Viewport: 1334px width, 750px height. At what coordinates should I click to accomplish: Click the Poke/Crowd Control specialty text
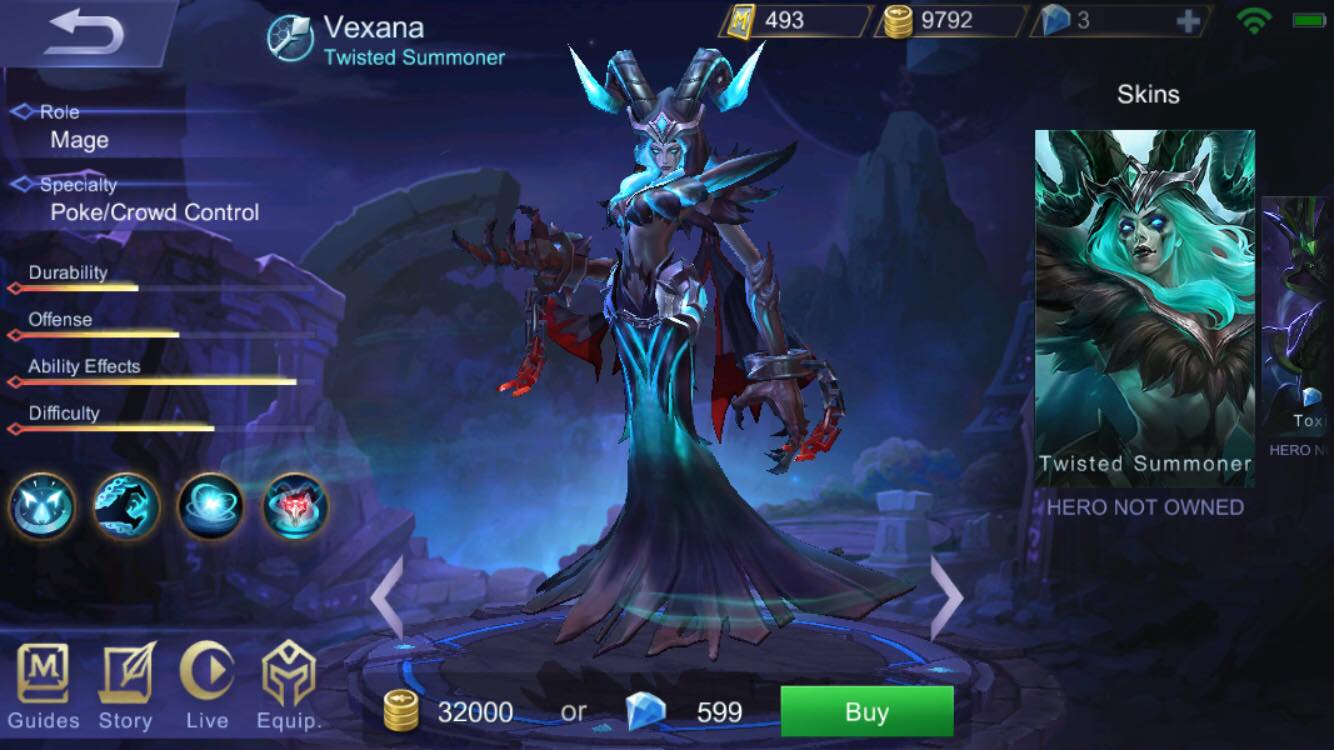pos(155,212)
